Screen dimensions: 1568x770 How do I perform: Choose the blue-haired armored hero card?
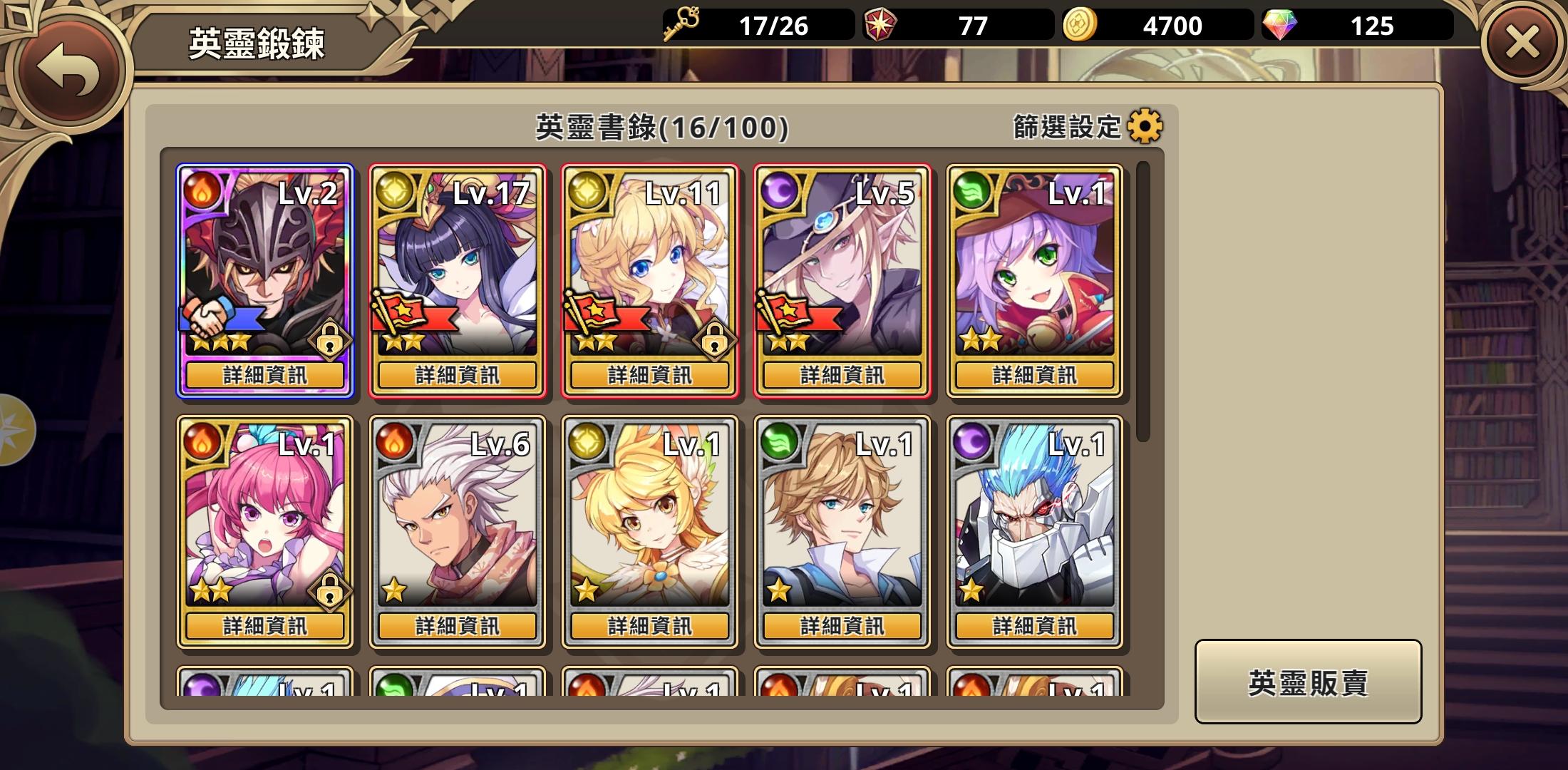pos(1035,515)
